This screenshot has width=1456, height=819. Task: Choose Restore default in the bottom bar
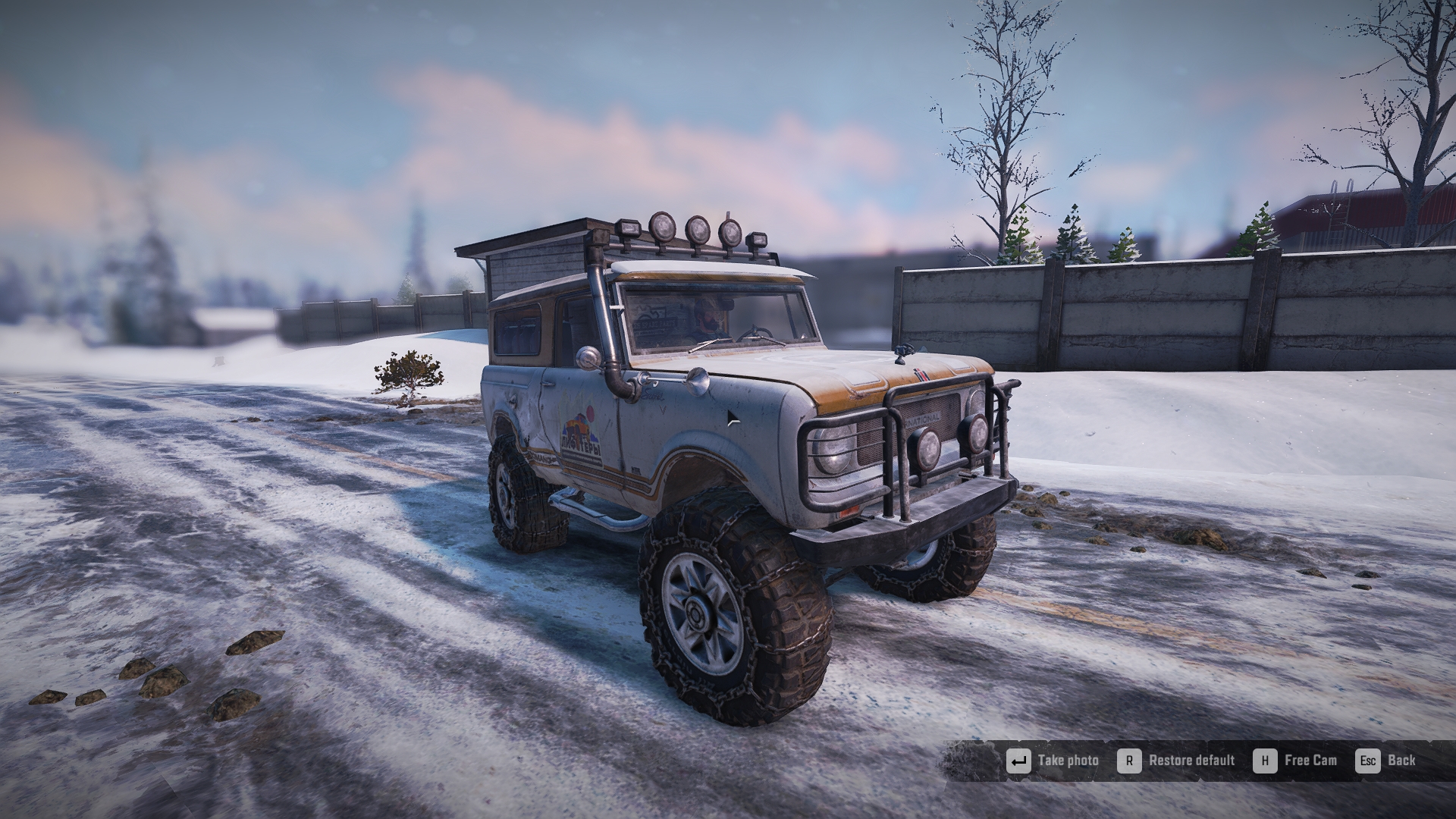pos(1178,761)
